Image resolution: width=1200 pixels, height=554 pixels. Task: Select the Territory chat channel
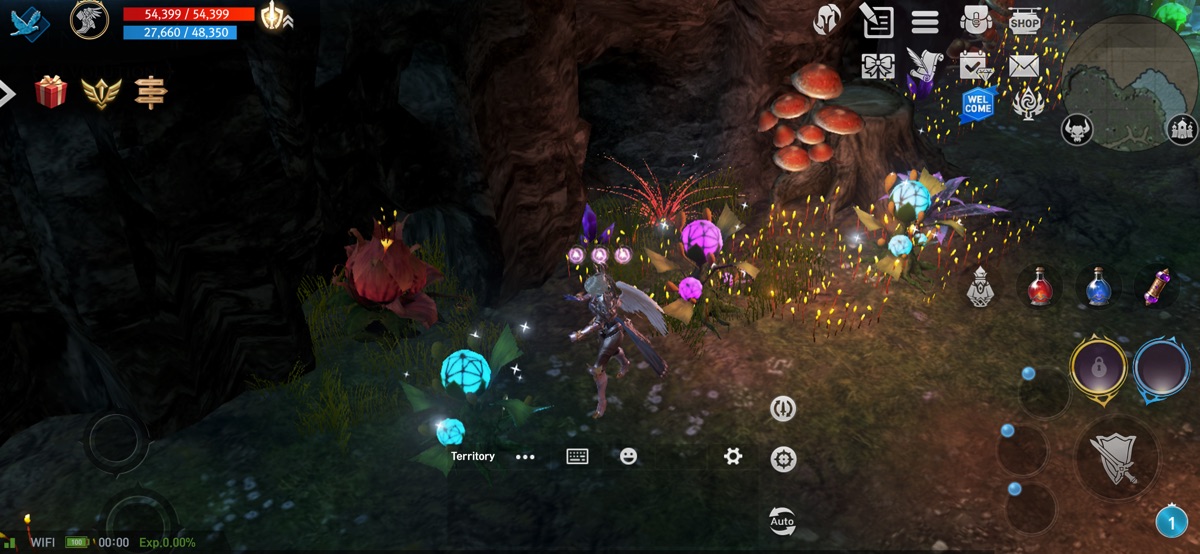click(x=472, y=456)
